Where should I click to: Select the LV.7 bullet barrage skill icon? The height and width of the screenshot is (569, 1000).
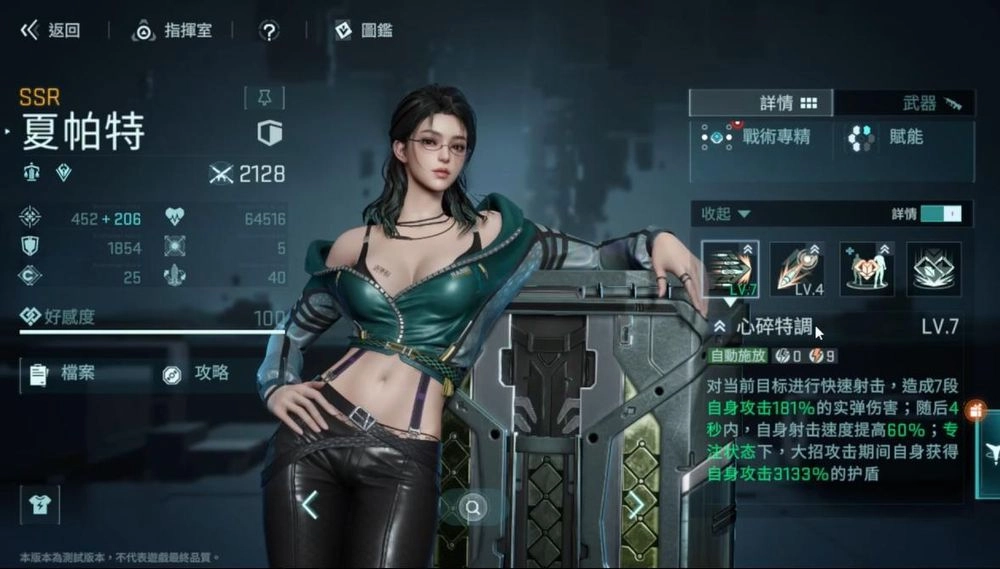[x=730, y=268]
